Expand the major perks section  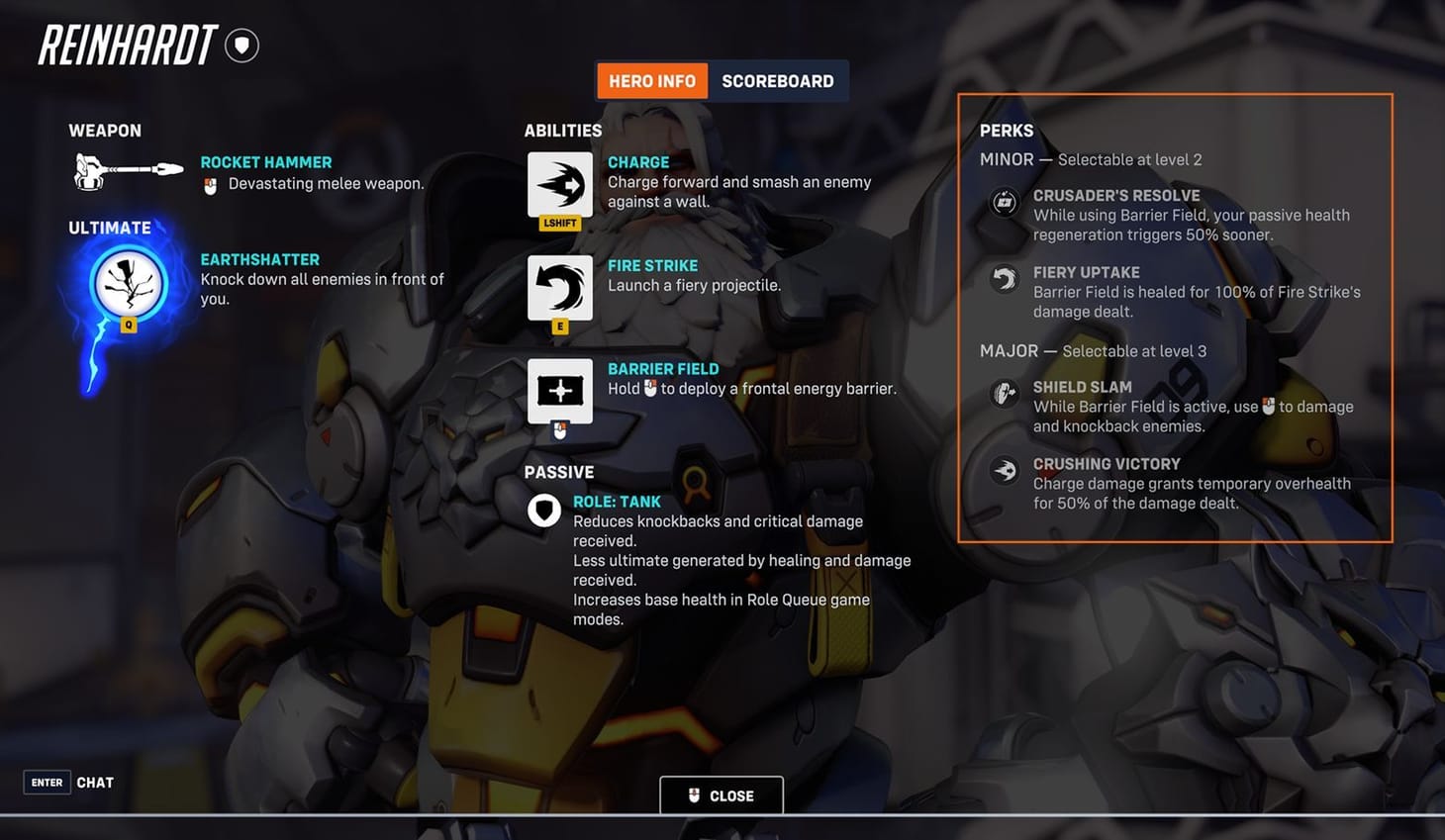pyautogui.click(x=1011, y=350)
